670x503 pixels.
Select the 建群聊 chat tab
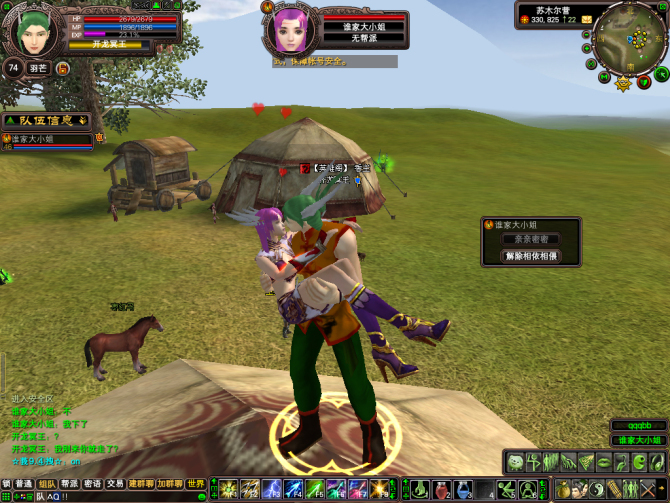[141, 483]
